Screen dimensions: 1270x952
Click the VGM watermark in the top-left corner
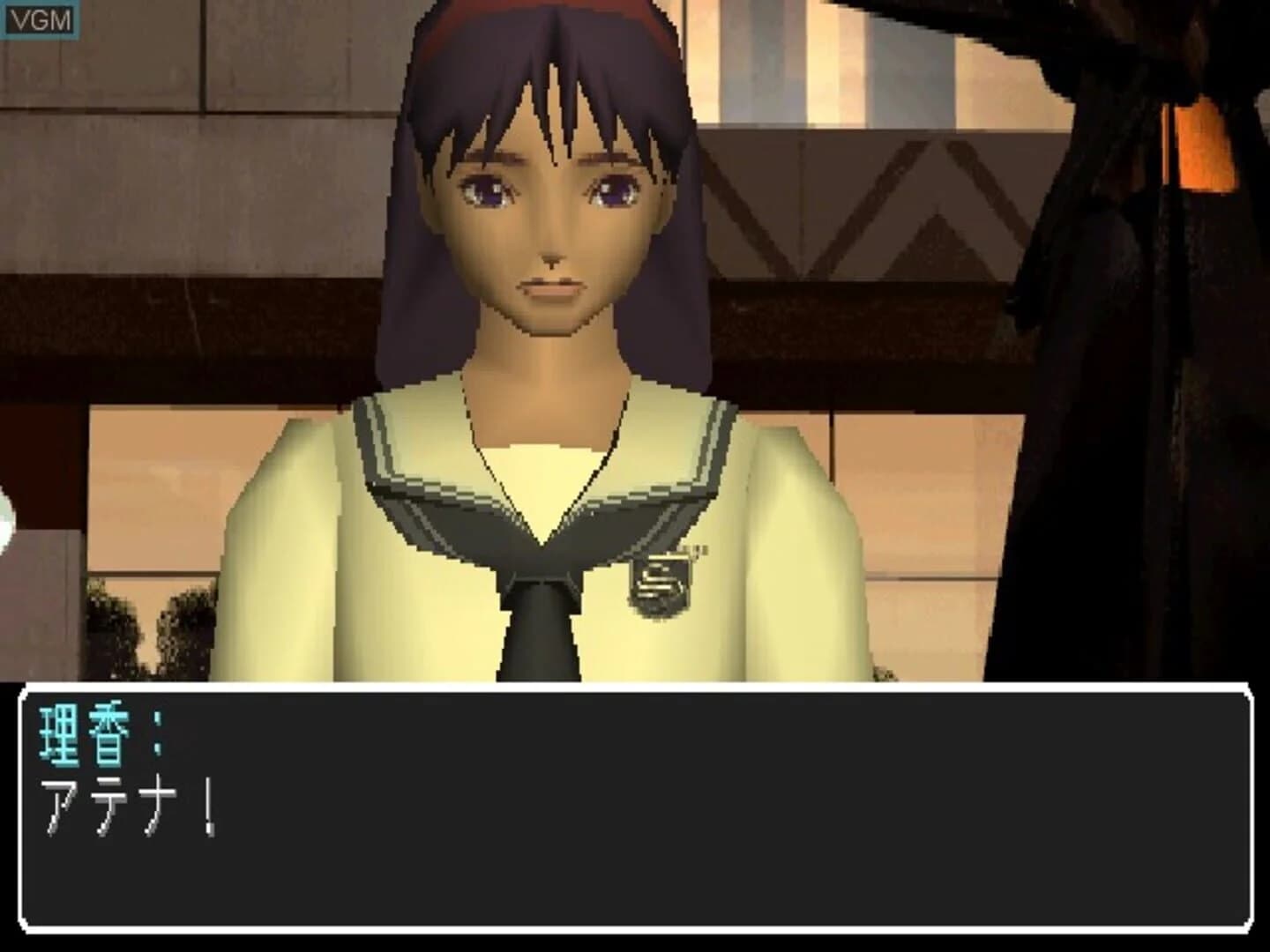(40, 18)
